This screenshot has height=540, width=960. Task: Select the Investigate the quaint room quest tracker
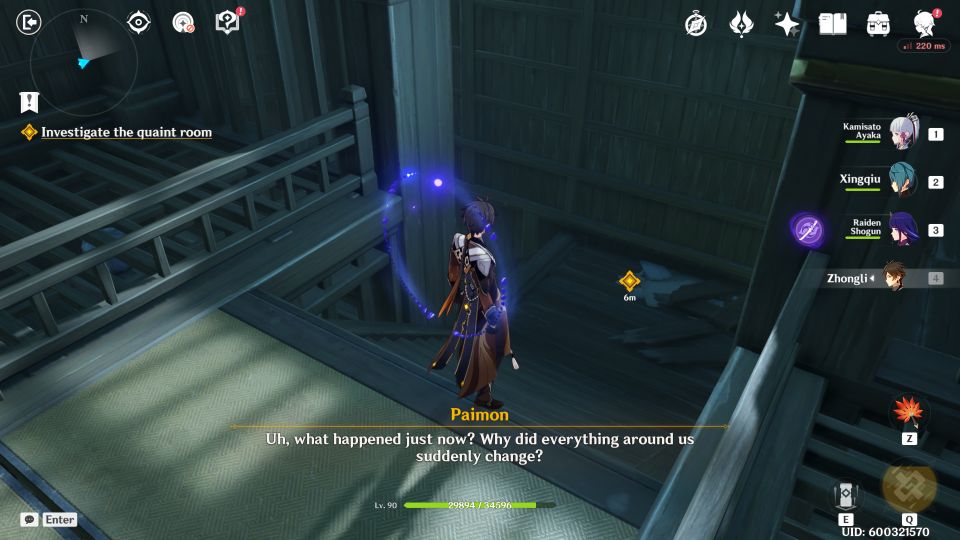point(126,132)
